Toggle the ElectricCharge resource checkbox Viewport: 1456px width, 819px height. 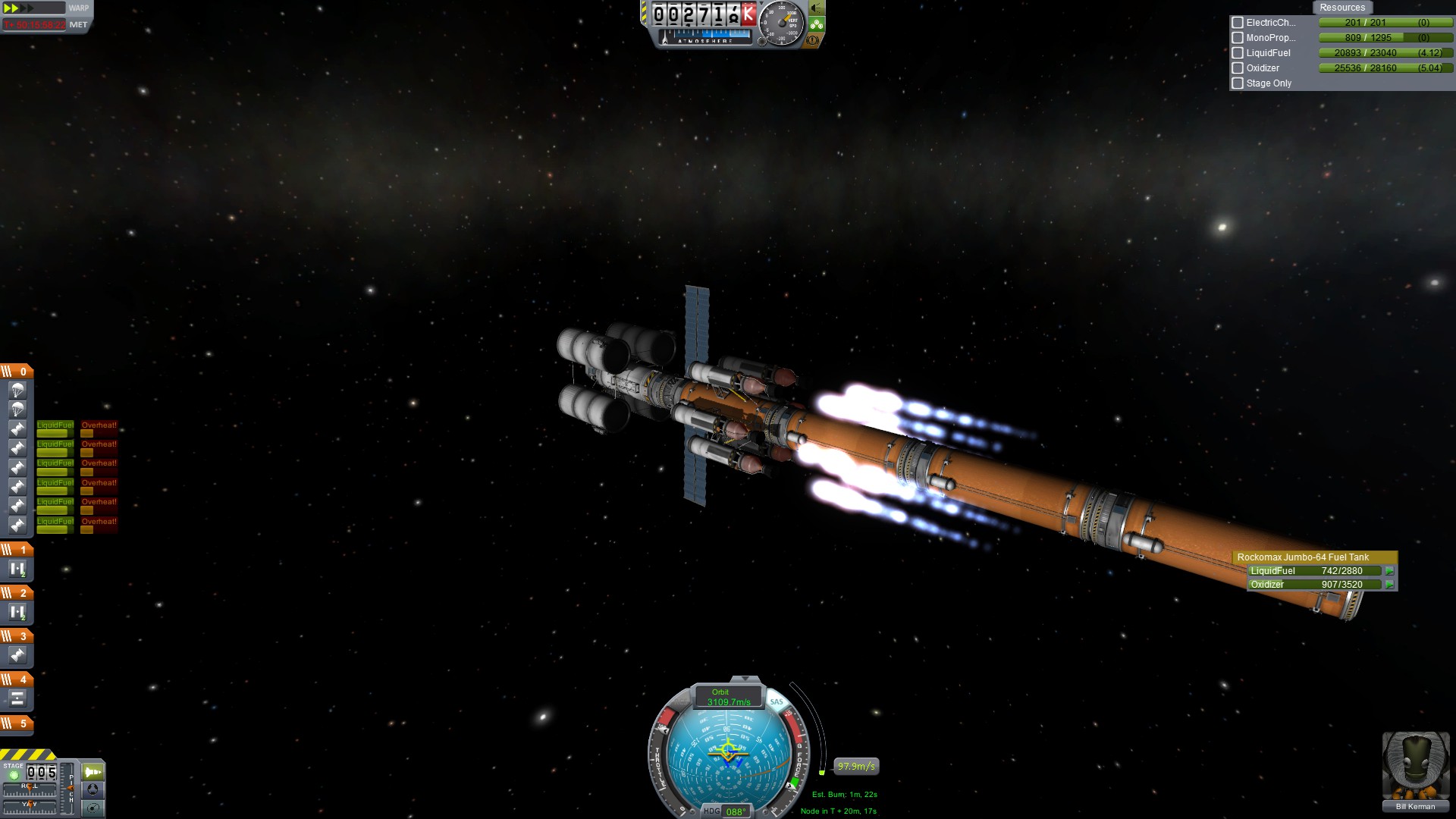1238,23
